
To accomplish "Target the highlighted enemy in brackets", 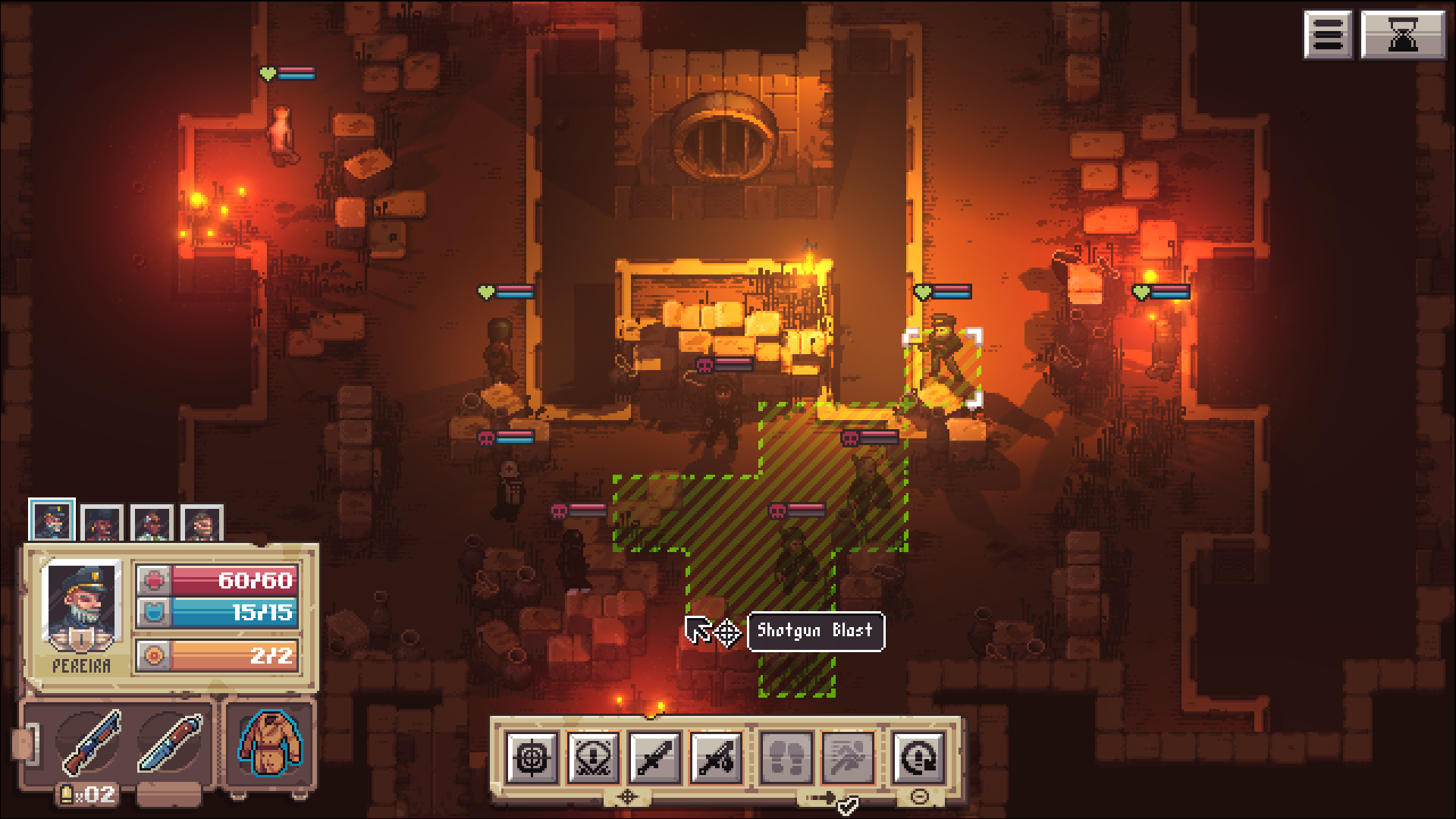I will (943, 360).
